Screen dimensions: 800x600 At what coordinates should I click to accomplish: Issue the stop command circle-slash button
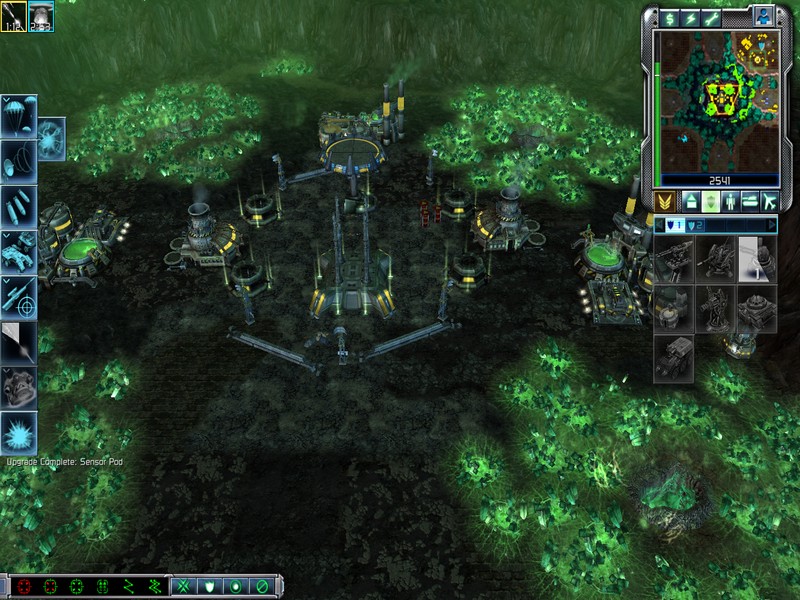click(x=261, y=586)
